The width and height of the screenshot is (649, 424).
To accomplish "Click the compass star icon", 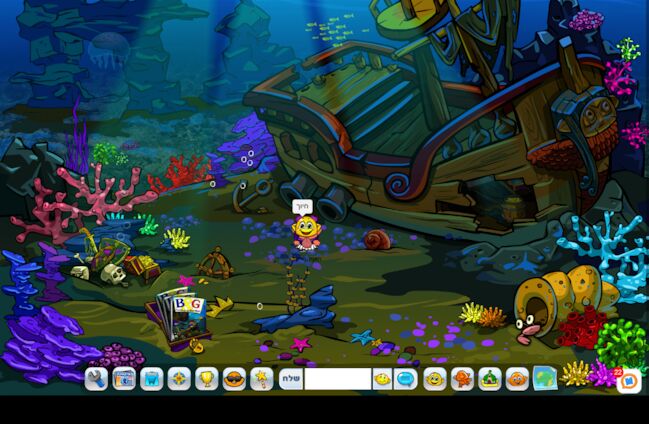I will [x=179, y=379].
